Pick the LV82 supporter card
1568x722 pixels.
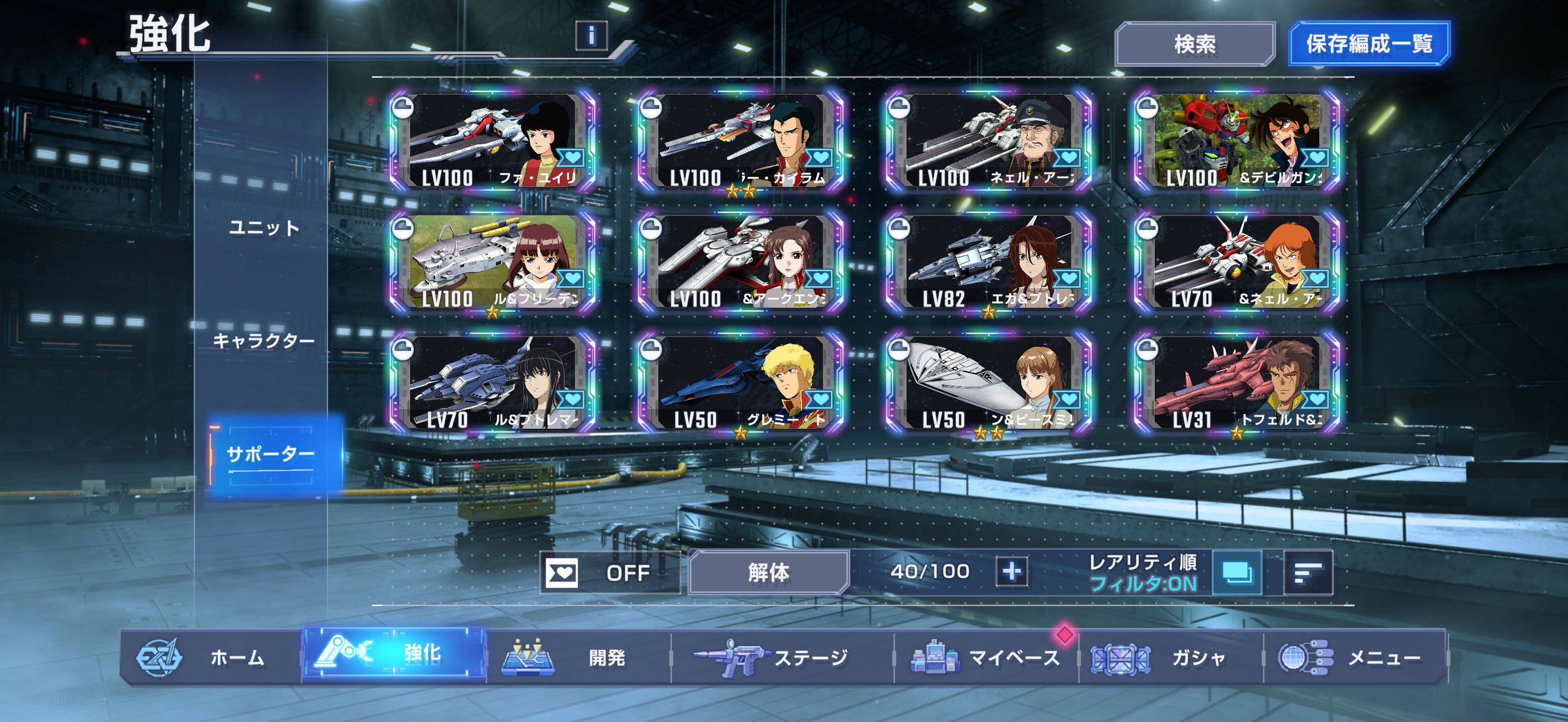click(988, 263)
